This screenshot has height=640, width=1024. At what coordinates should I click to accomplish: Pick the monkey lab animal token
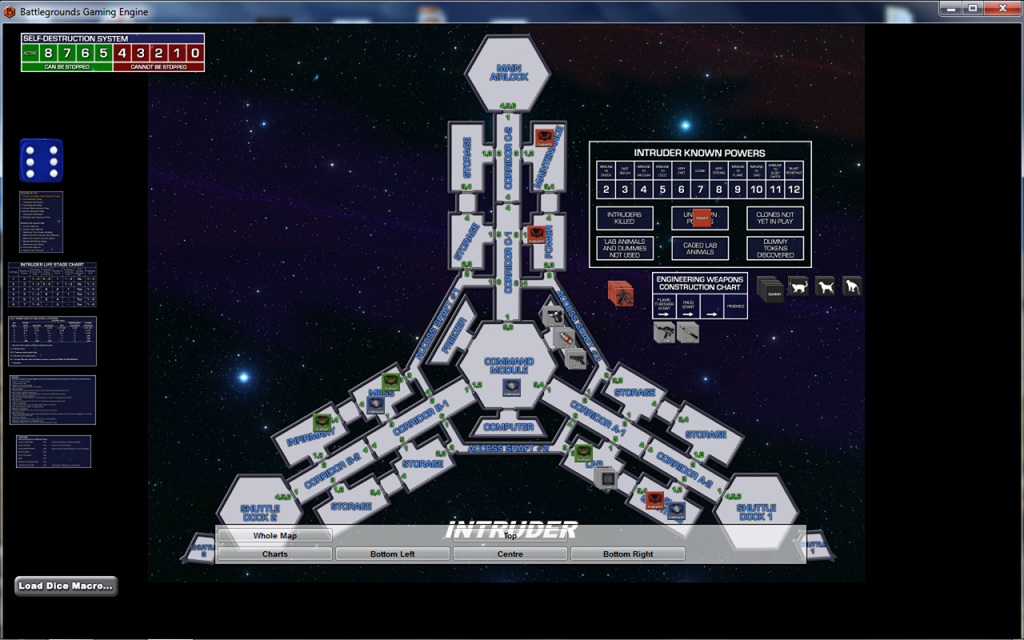852,286
